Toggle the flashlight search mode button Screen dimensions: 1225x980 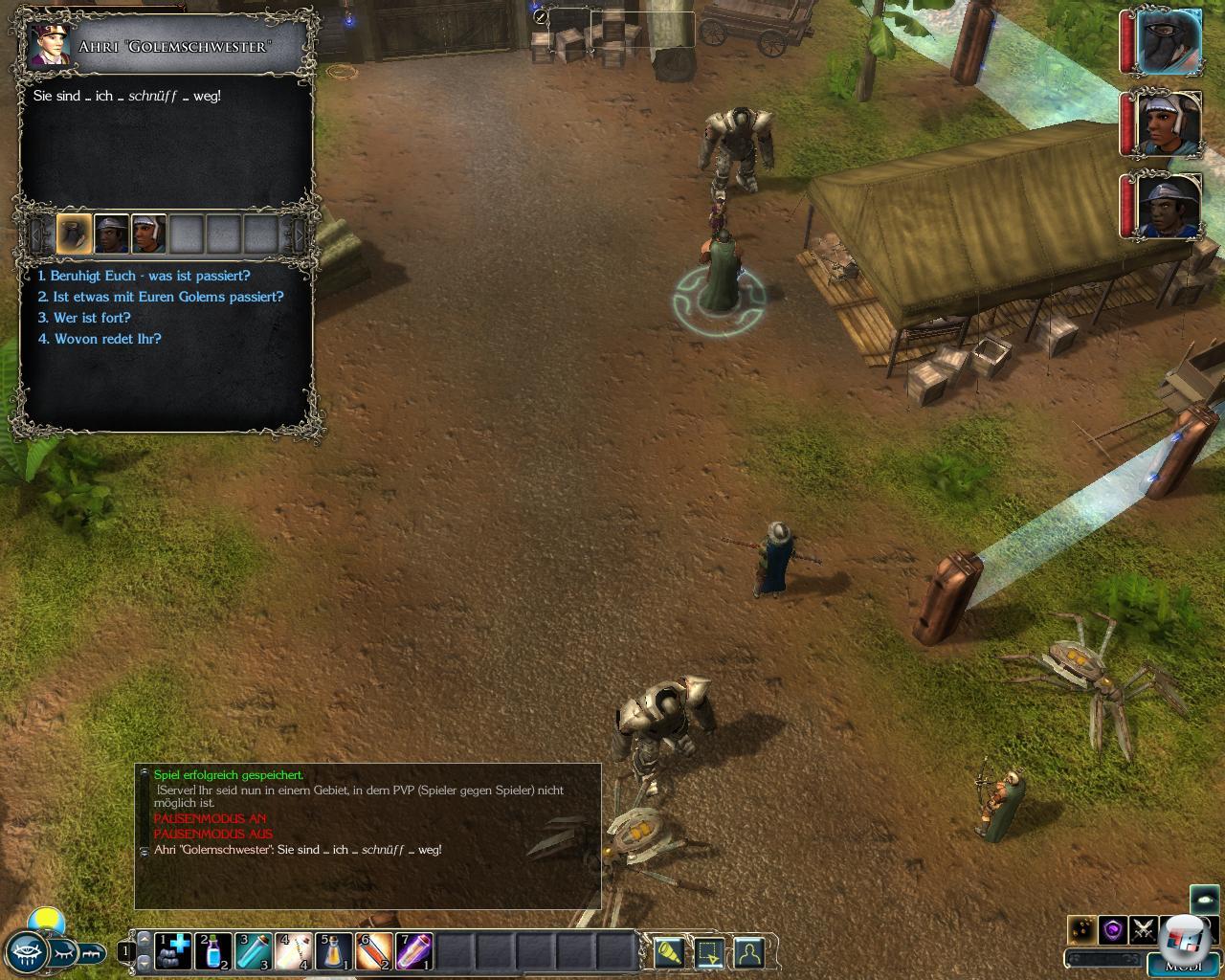[x=669, y=953]
